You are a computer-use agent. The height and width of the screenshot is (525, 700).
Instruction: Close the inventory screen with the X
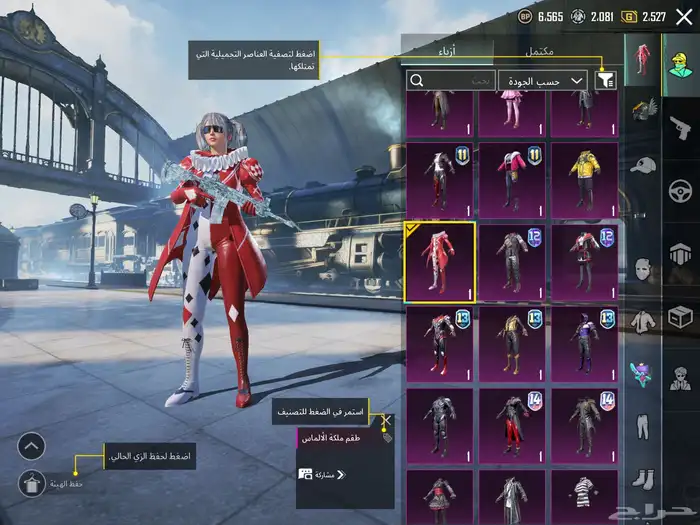[x=684, y=16]
